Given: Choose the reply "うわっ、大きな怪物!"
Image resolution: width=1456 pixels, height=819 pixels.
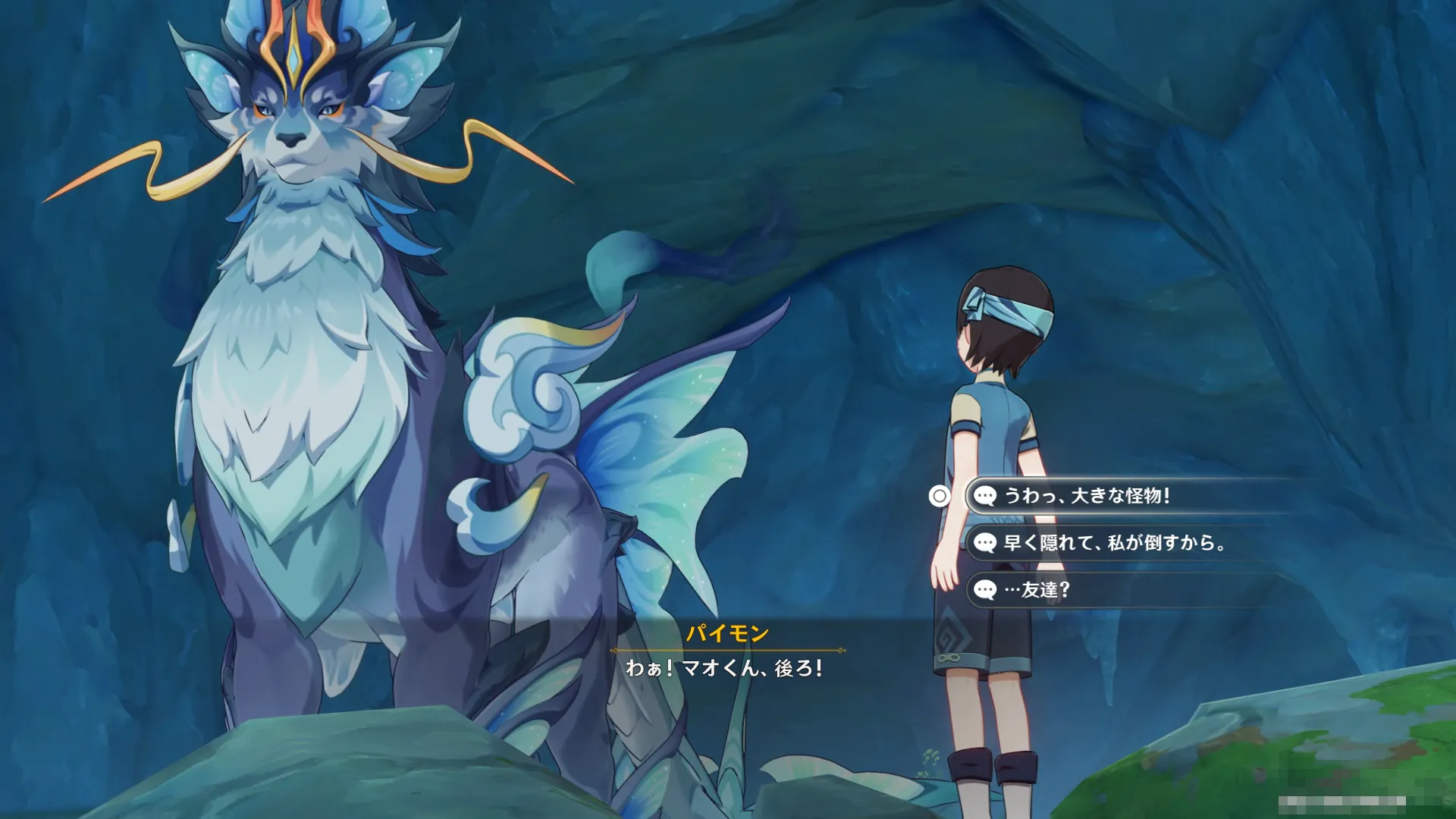Looking at the screenshot, I should tap(1086, 496).
